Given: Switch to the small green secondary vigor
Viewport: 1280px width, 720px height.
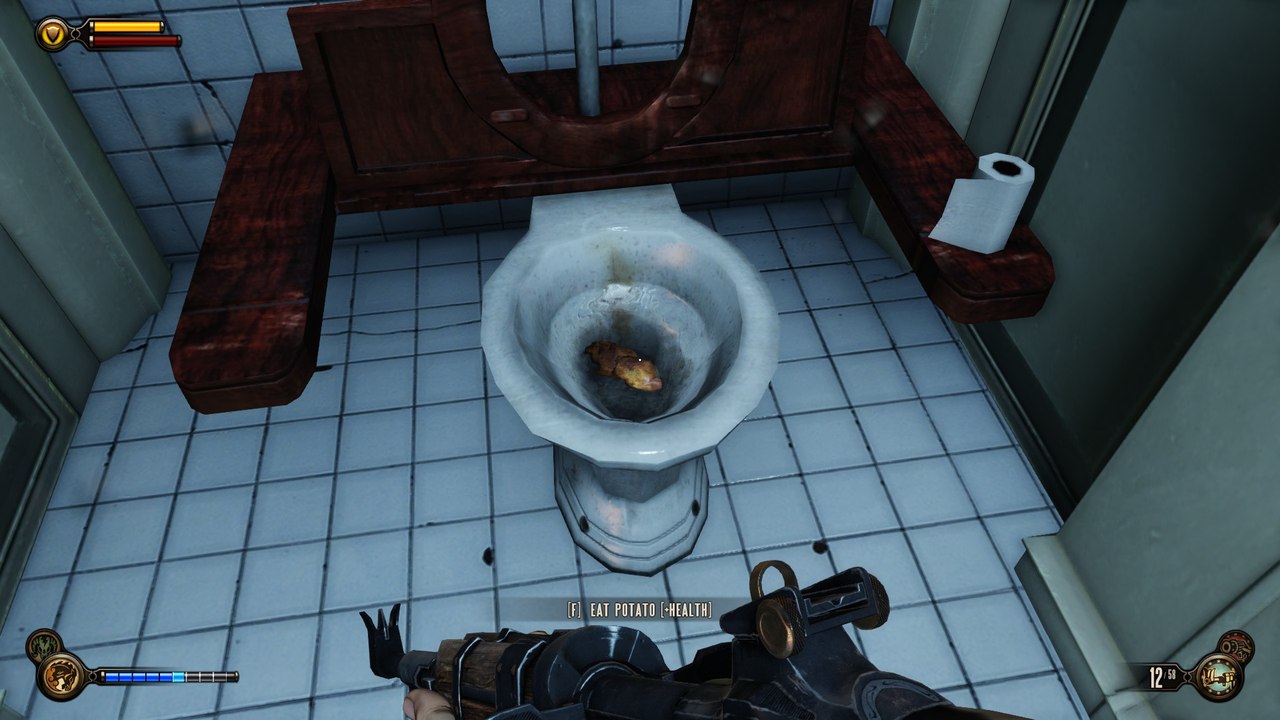Looking at the screenshot, I should click(43, 646).
